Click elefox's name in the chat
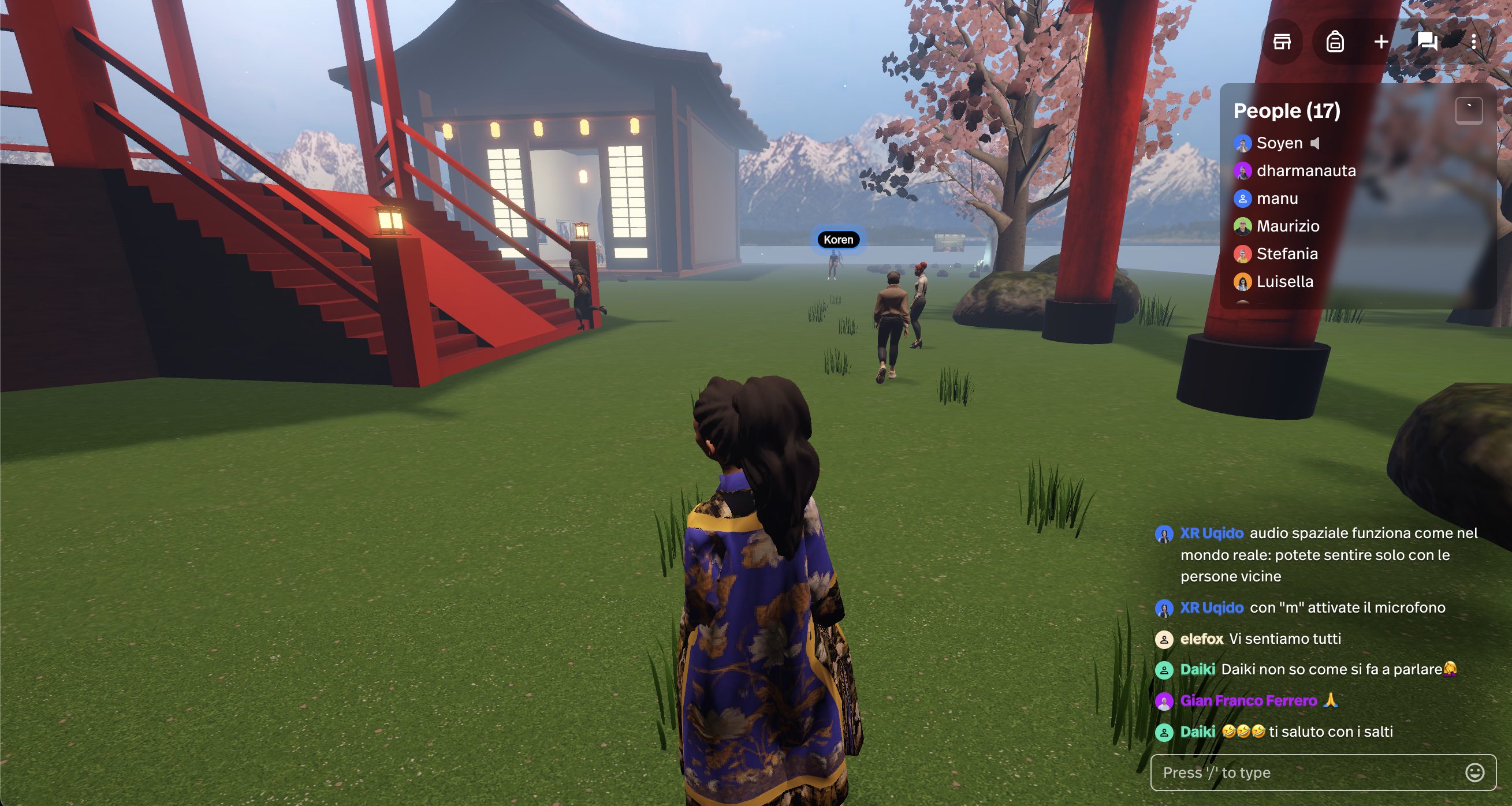The image size is (1512, 806). (x=1201, y=638)
